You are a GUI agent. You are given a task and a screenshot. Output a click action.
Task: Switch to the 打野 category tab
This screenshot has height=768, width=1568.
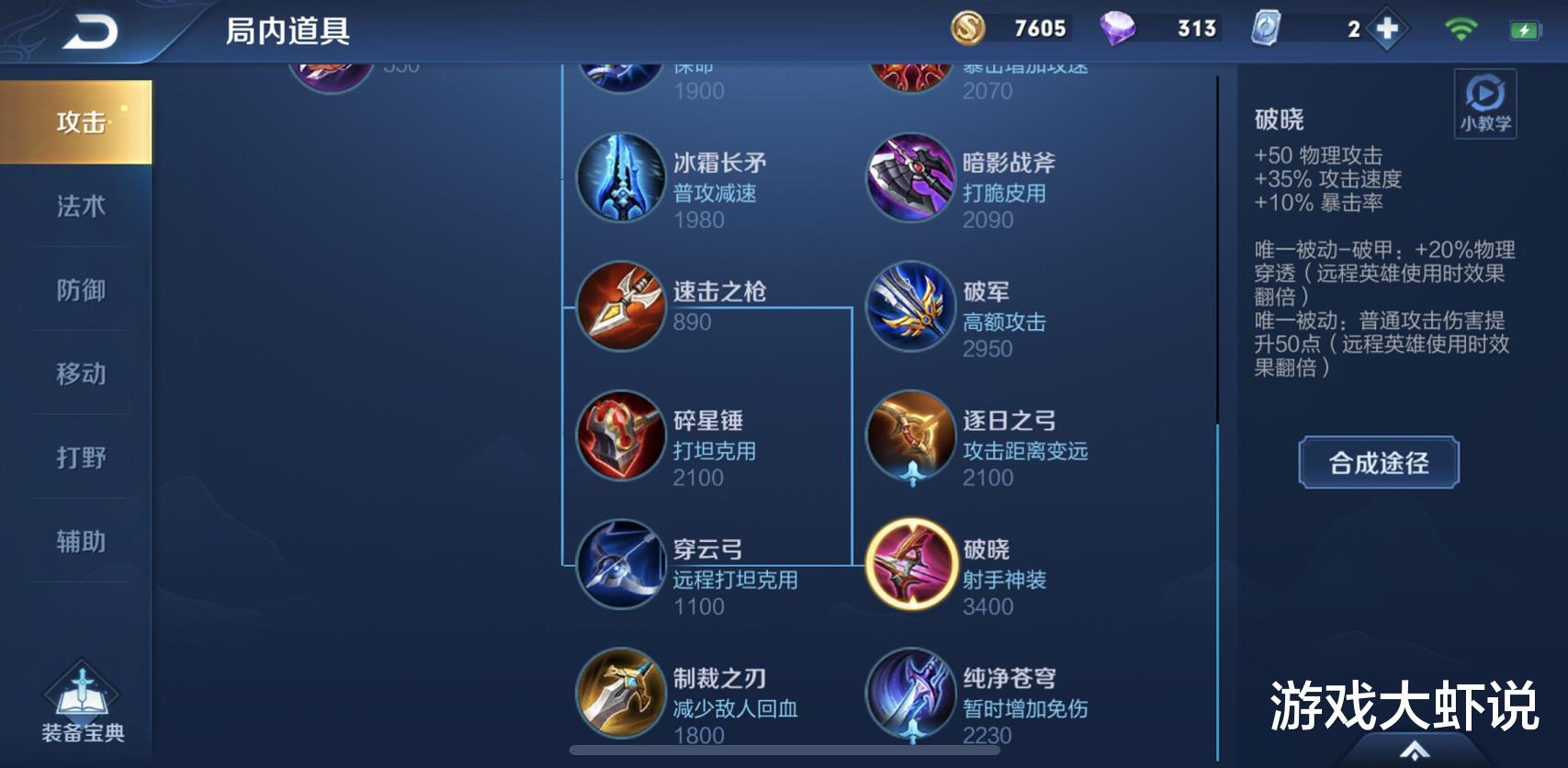click(x=75, y=457)
